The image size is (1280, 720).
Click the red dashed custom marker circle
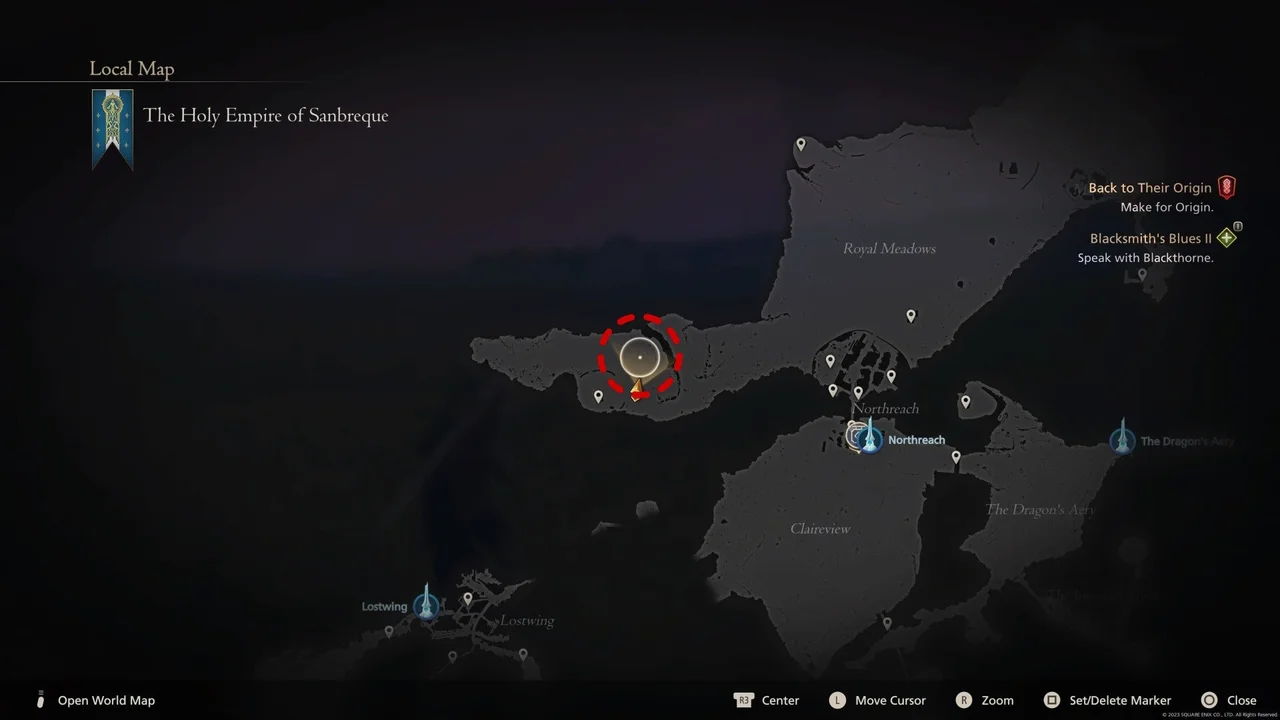[x=640, y=357]
